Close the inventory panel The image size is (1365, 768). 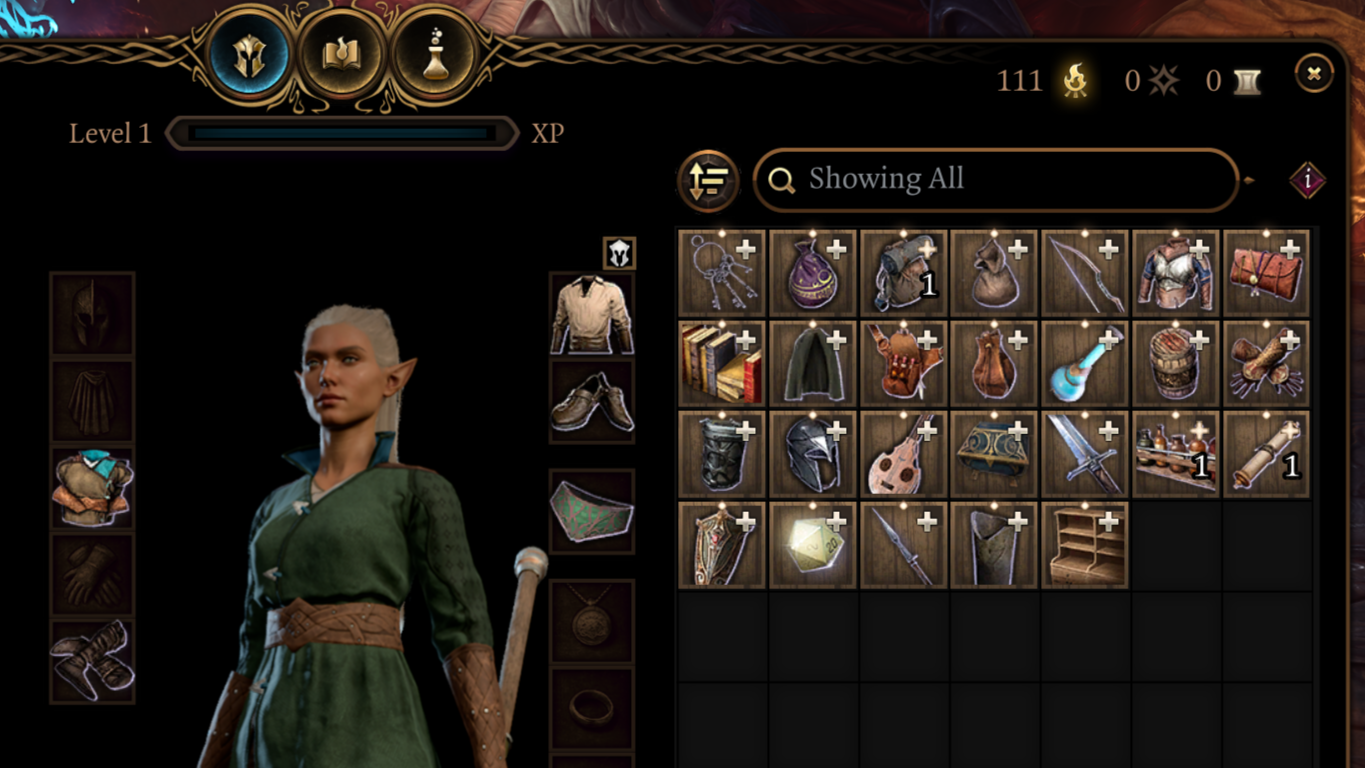[1314, 73]
